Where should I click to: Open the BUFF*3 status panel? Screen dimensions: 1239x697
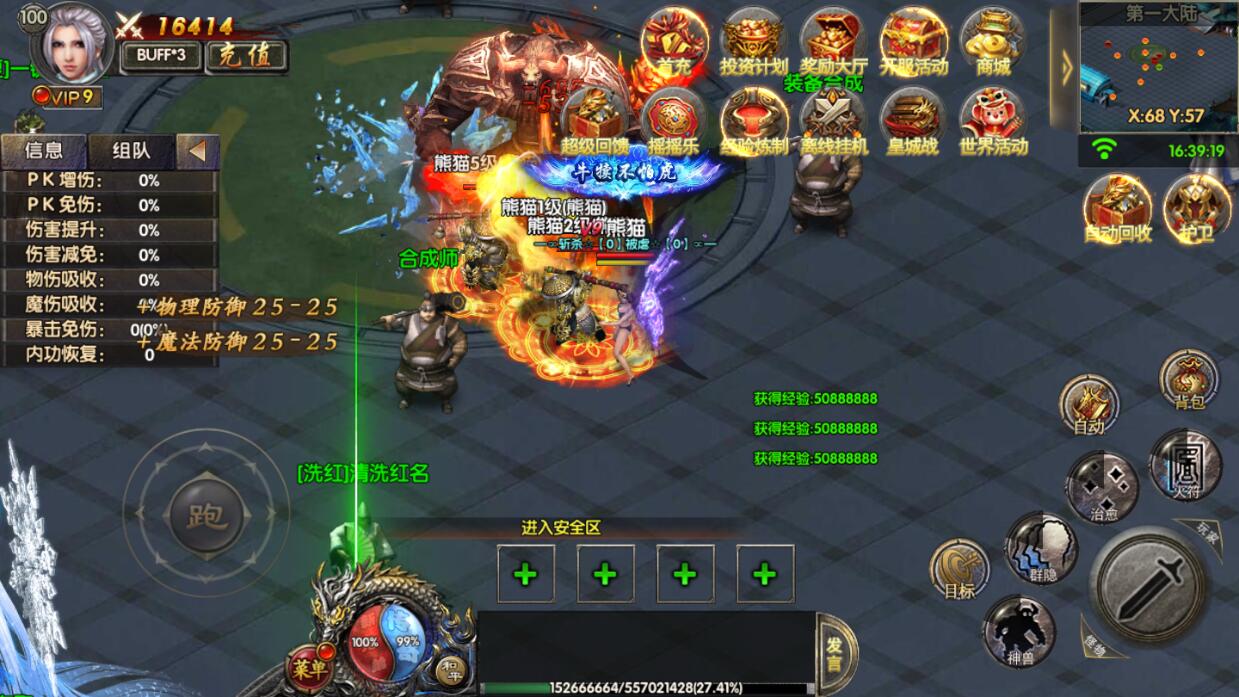pyautogui.click(x=160, y=56)
